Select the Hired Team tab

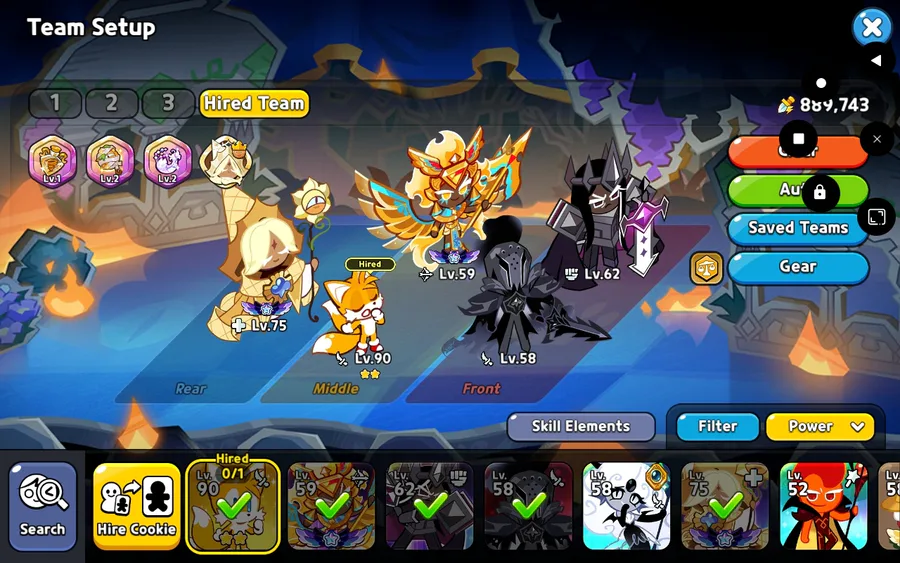pyautogui.click(x=254, y=103)
